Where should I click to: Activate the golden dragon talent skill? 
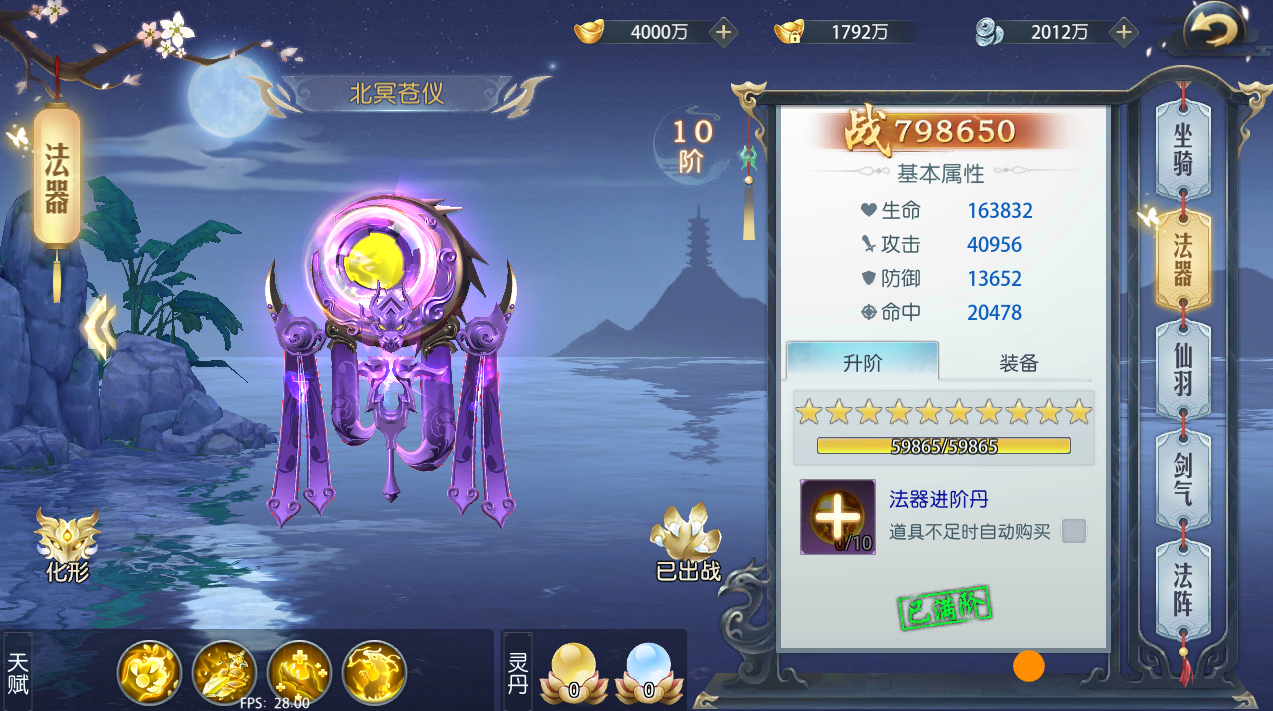(374, 672)
